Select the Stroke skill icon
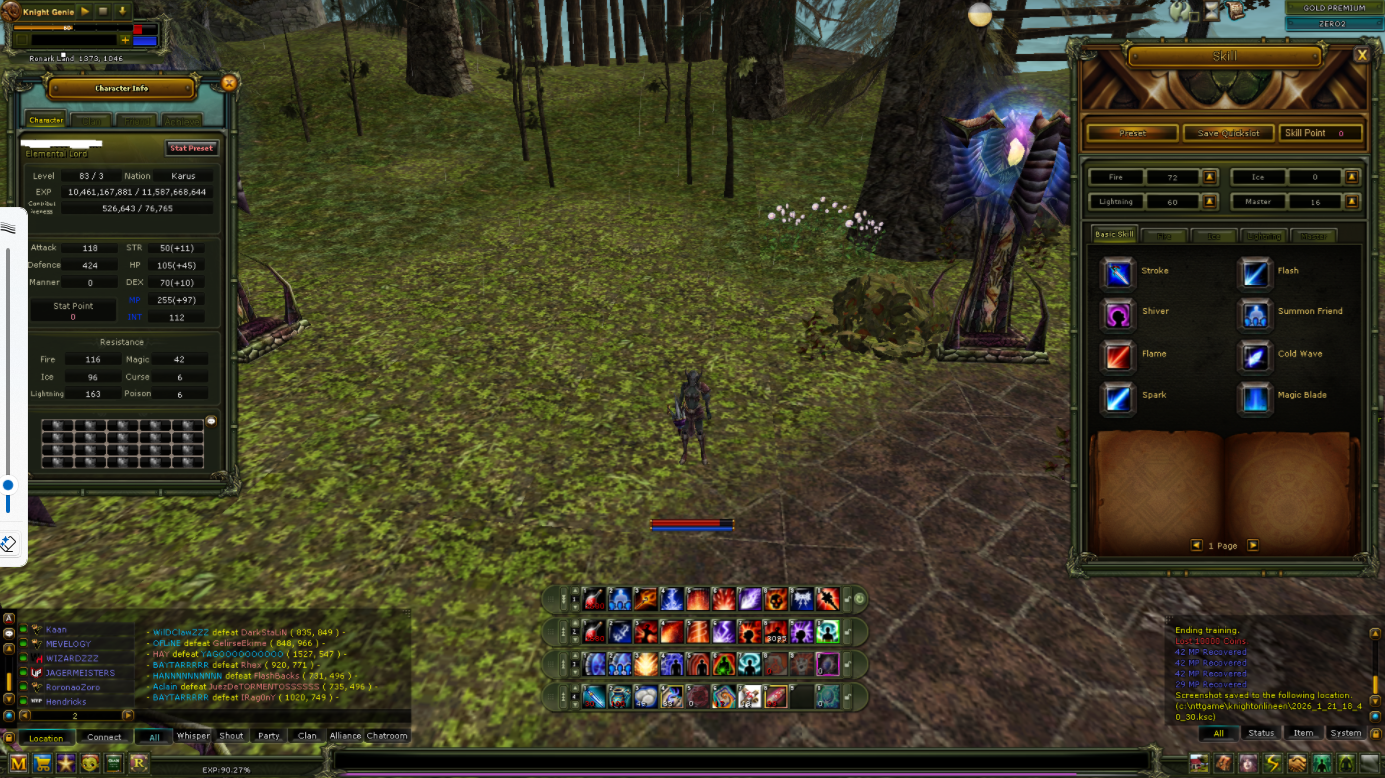Screen dimensions: 1385x778 tap(1117, 270)
